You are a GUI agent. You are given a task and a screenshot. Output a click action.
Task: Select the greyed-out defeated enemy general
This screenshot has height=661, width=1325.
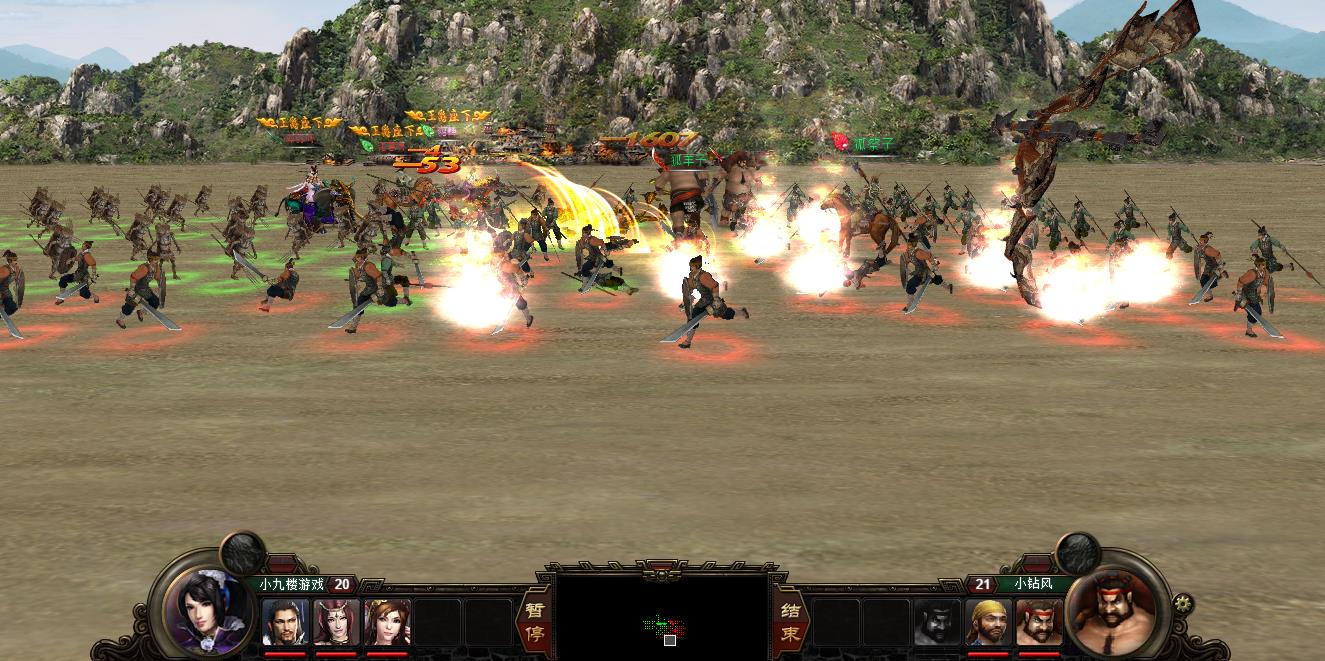pos(937,622)
